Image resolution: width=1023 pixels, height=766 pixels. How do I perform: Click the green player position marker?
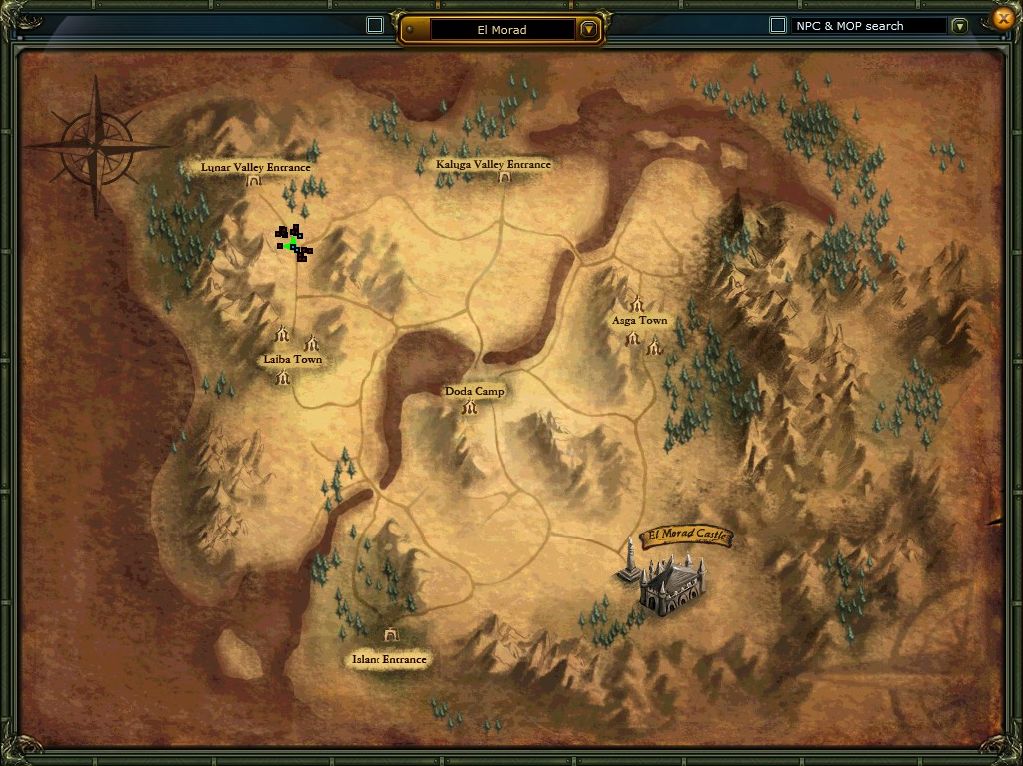(x=291, y=244)
